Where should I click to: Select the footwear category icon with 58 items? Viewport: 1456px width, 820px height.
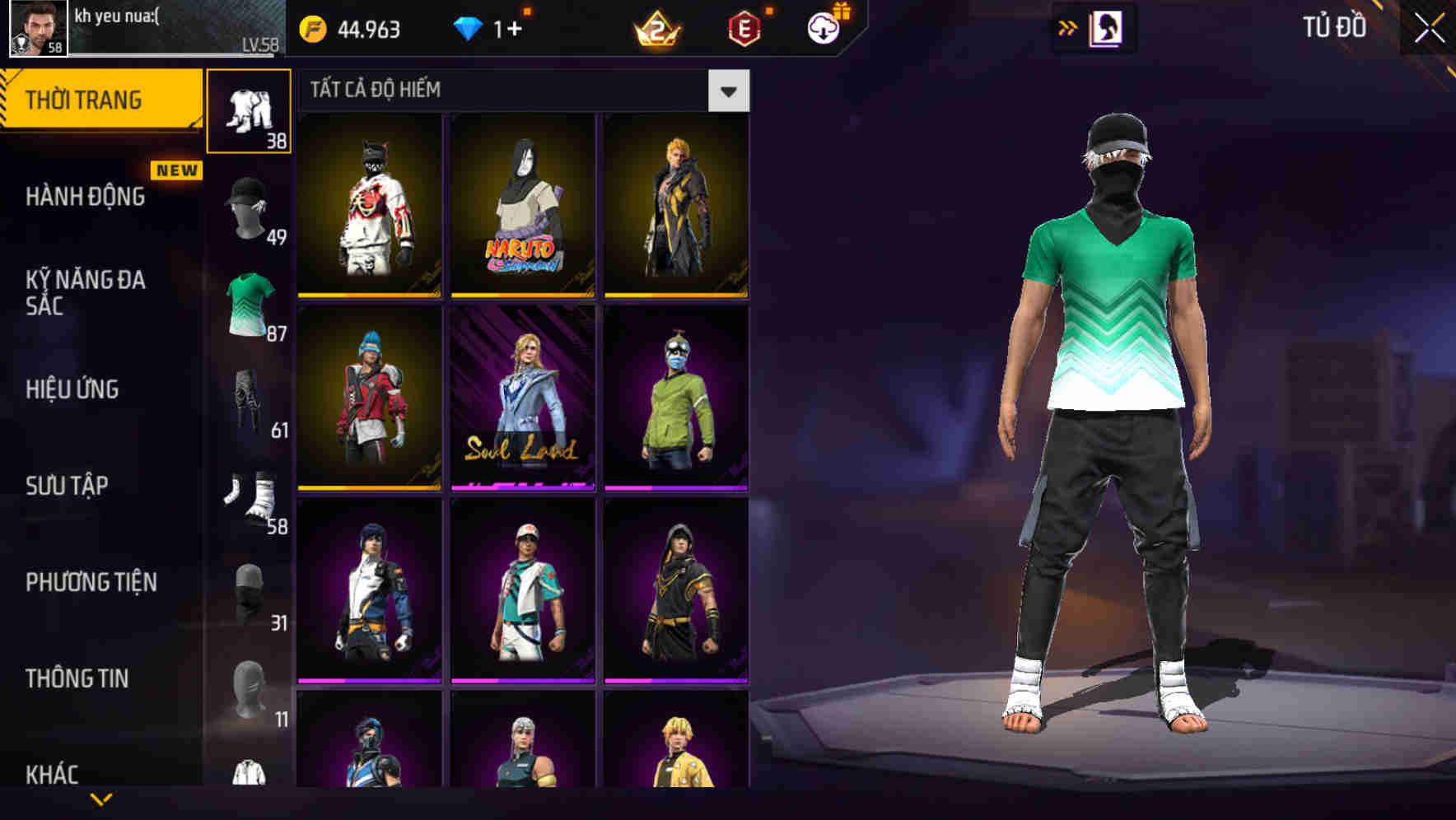[x=250, y=494]
